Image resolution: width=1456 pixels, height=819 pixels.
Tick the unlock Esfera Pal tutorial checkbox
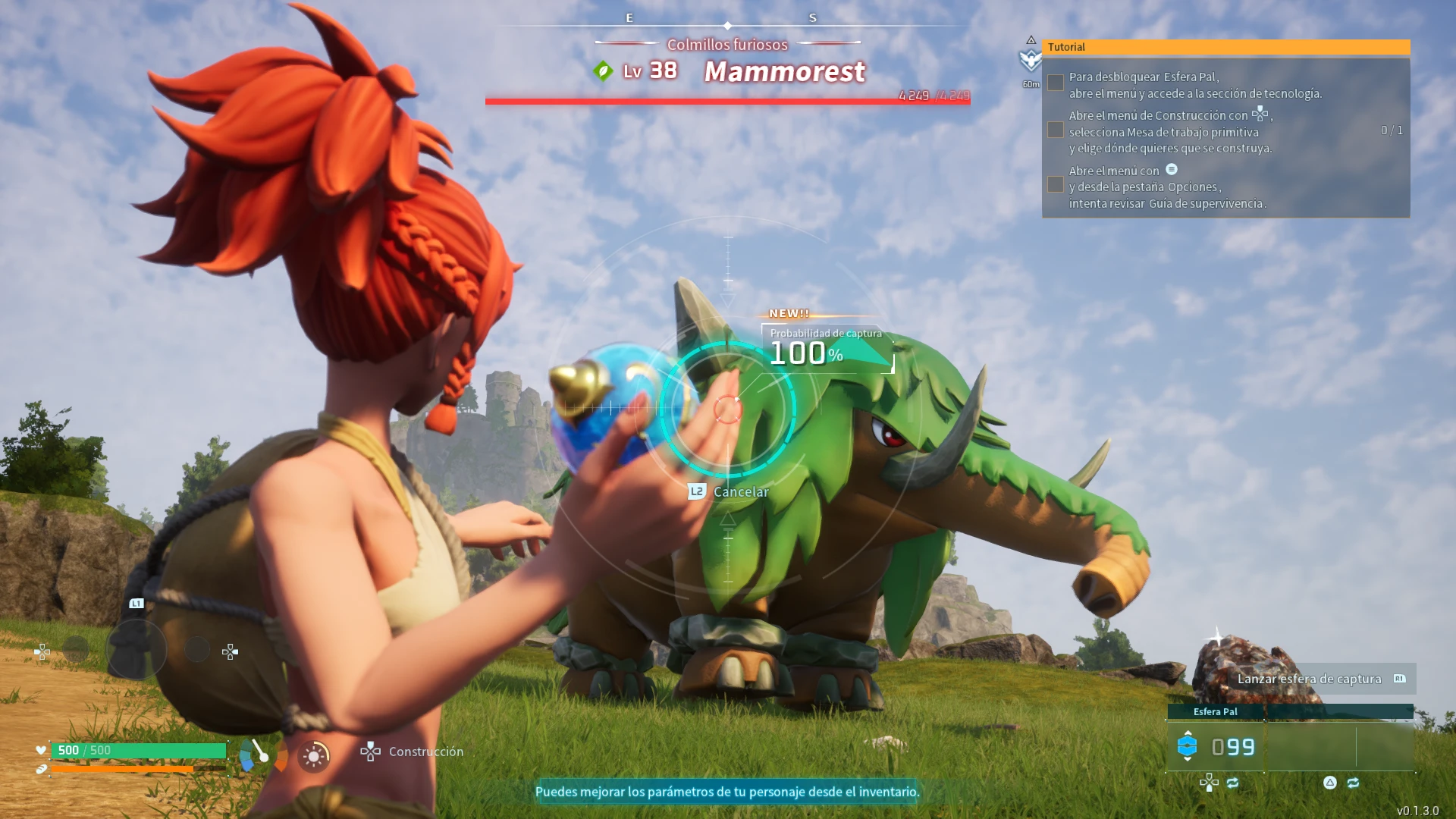(x=1055, y=83)
